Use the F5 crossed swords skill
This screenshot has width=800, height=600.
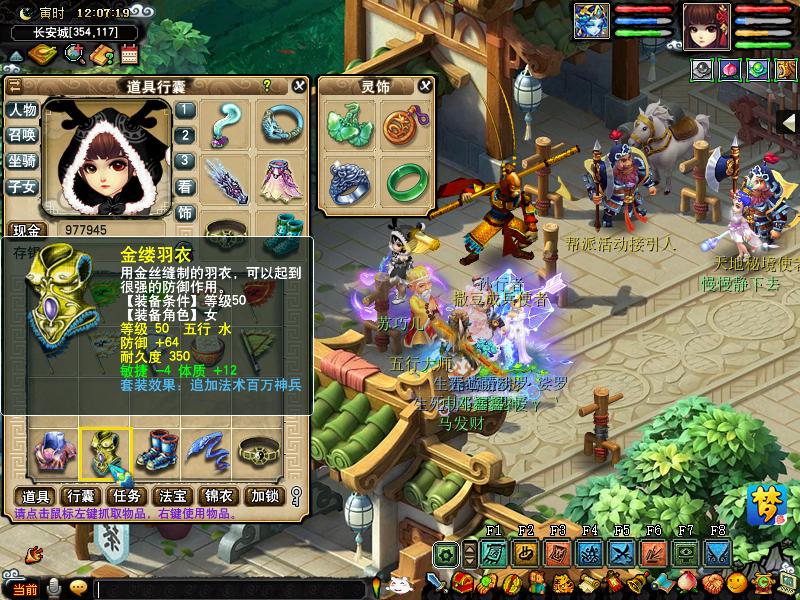[621, 553]
